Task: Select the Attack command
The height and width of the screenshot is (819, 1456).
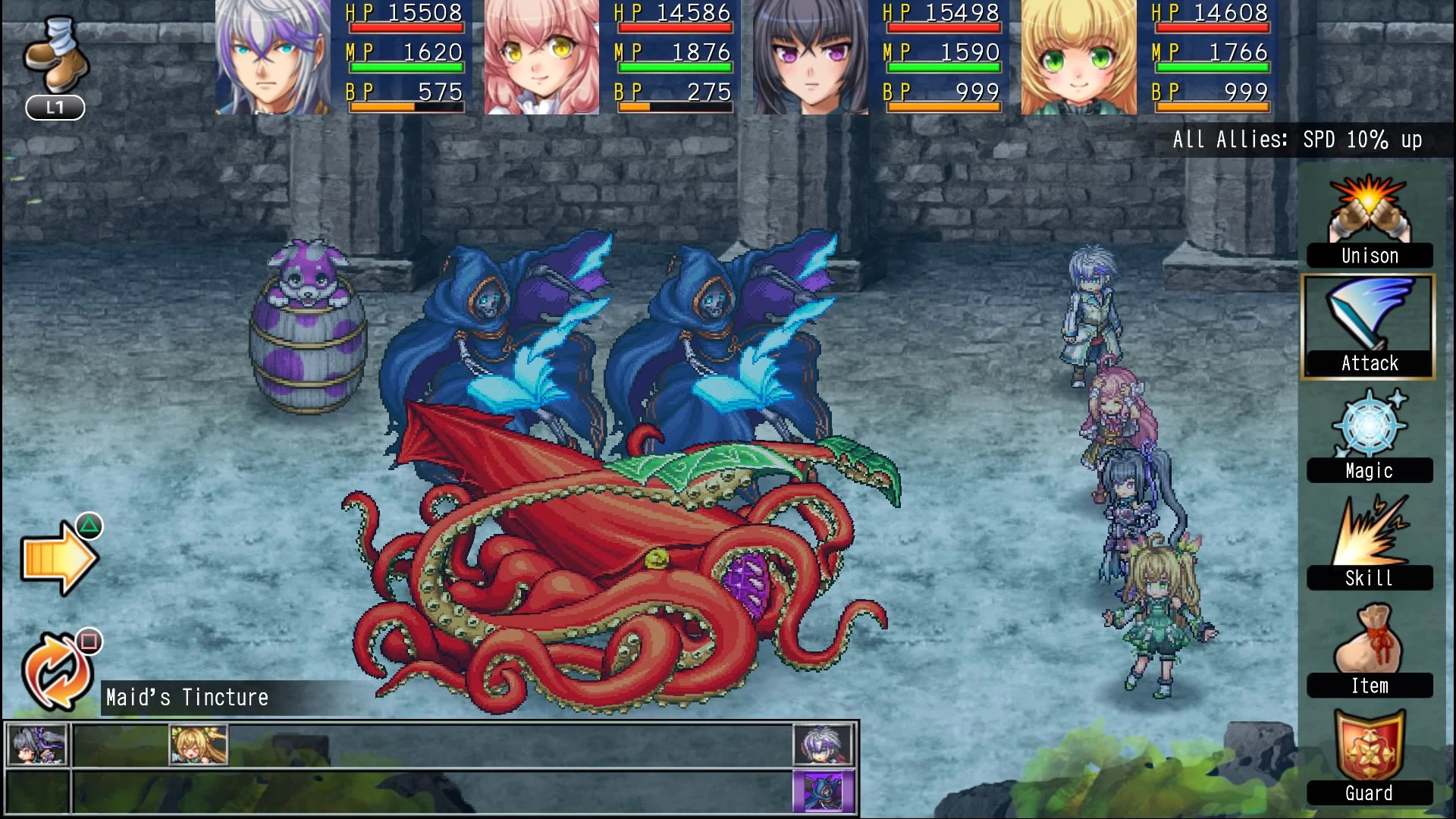Action: 1368,326
